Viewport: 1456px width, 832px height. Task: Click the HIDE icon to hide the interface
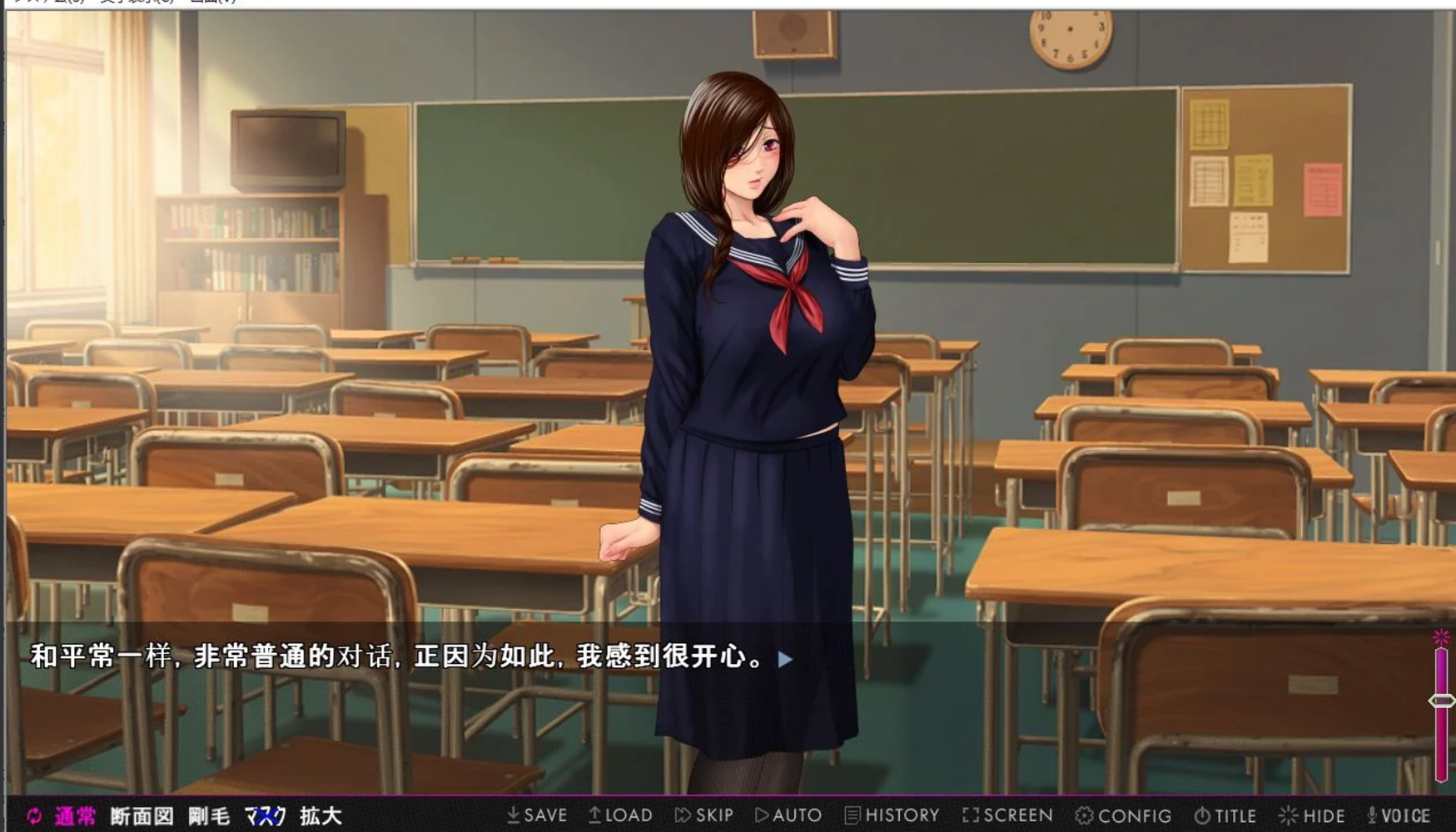click(x=1289, y=815)
